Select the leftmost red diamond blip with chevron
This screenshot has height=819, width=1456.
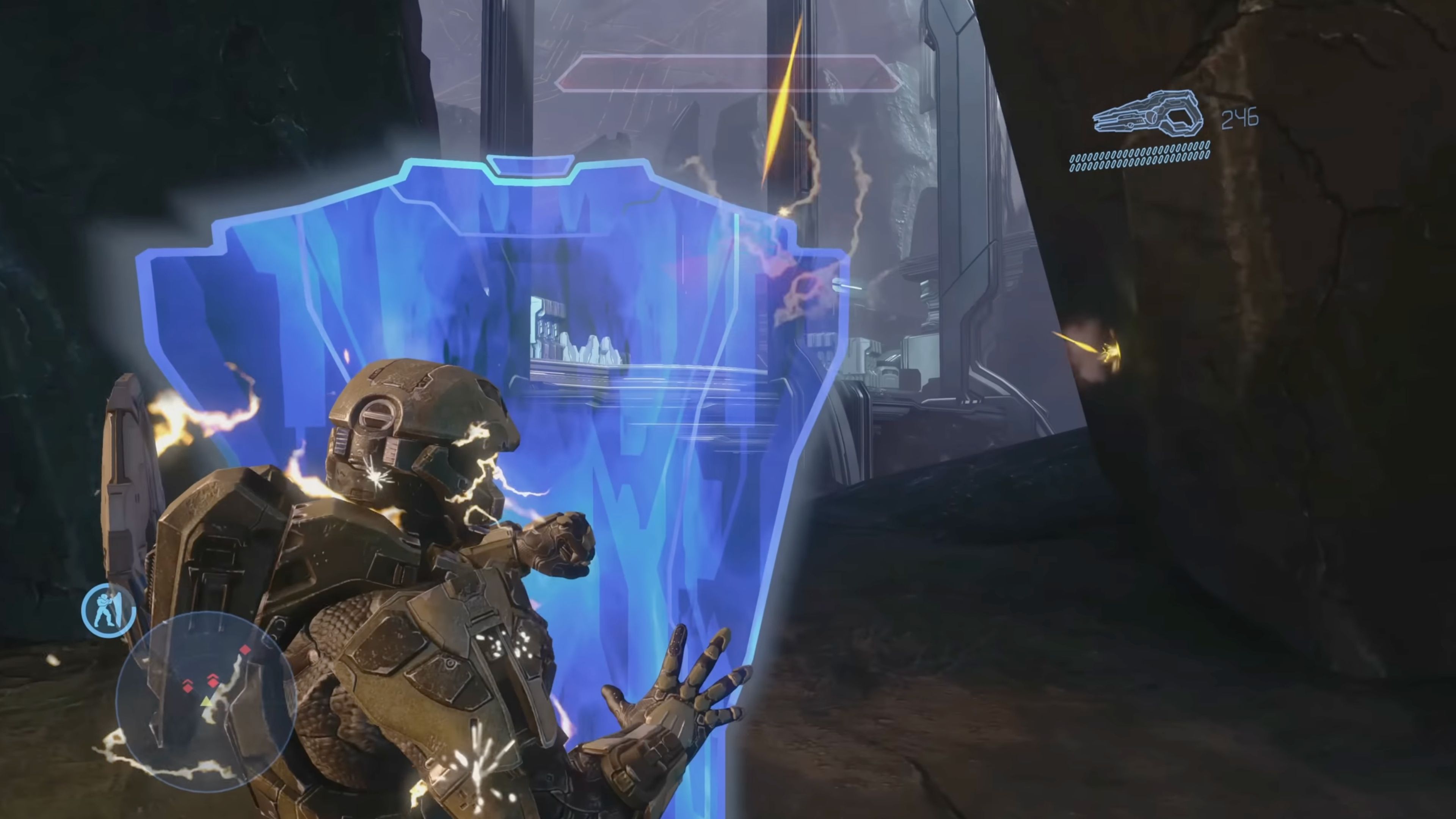click(188, 688)
